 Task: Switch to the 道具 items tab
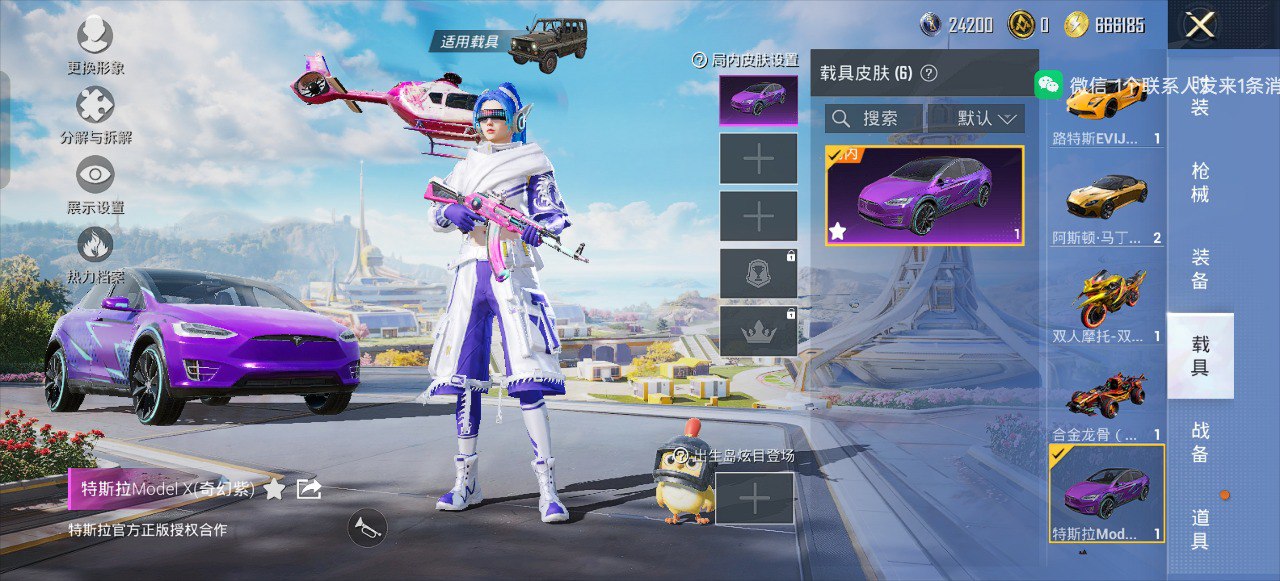pyautogui.click(x=1200, y=529)
